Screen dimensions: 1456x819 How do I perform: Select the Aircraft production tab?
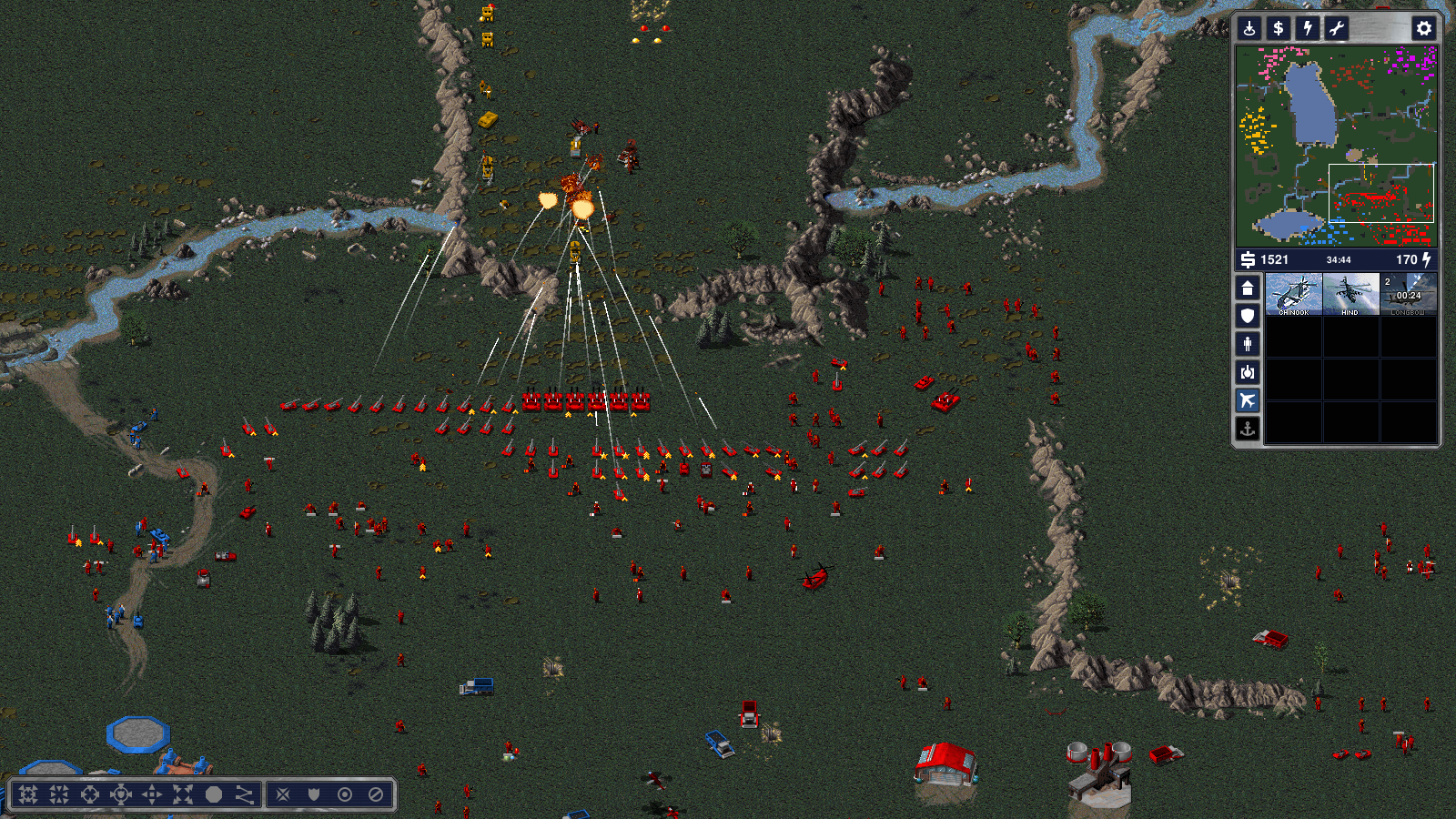coord(1248,399)
